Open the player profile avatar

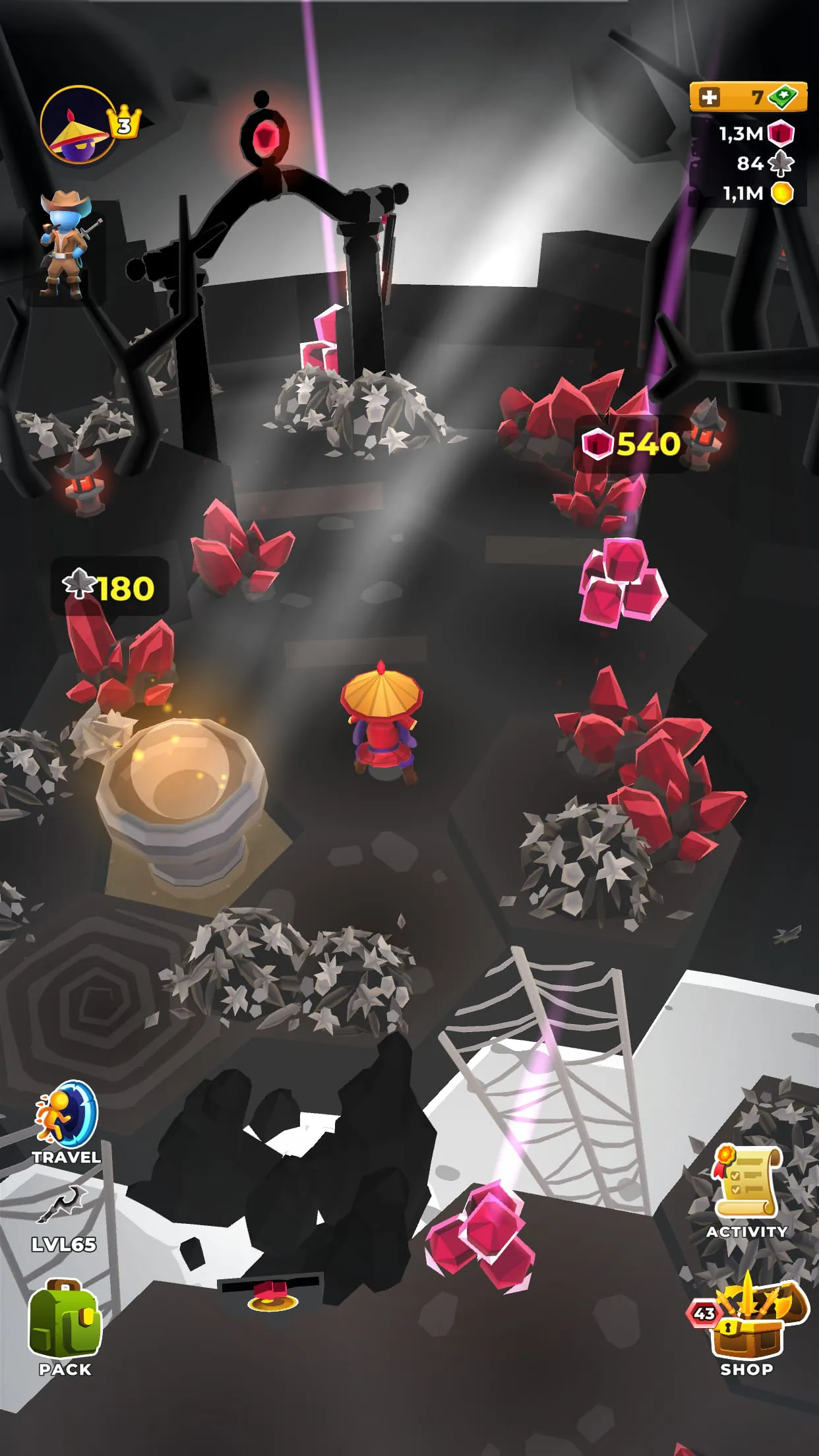click(79, 125)
